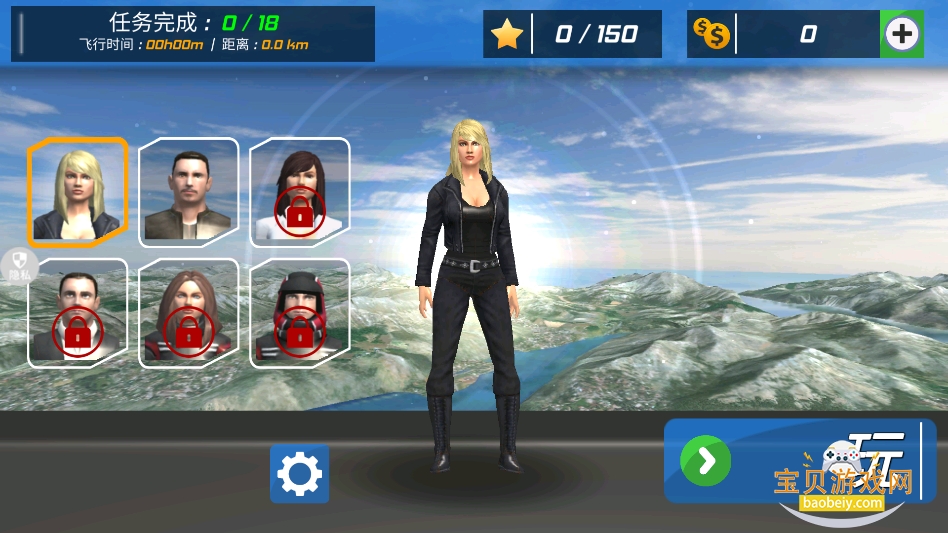Choose the locked red helmet character
The width and height of the screenshot is (948, 533).
coord(299,312)
